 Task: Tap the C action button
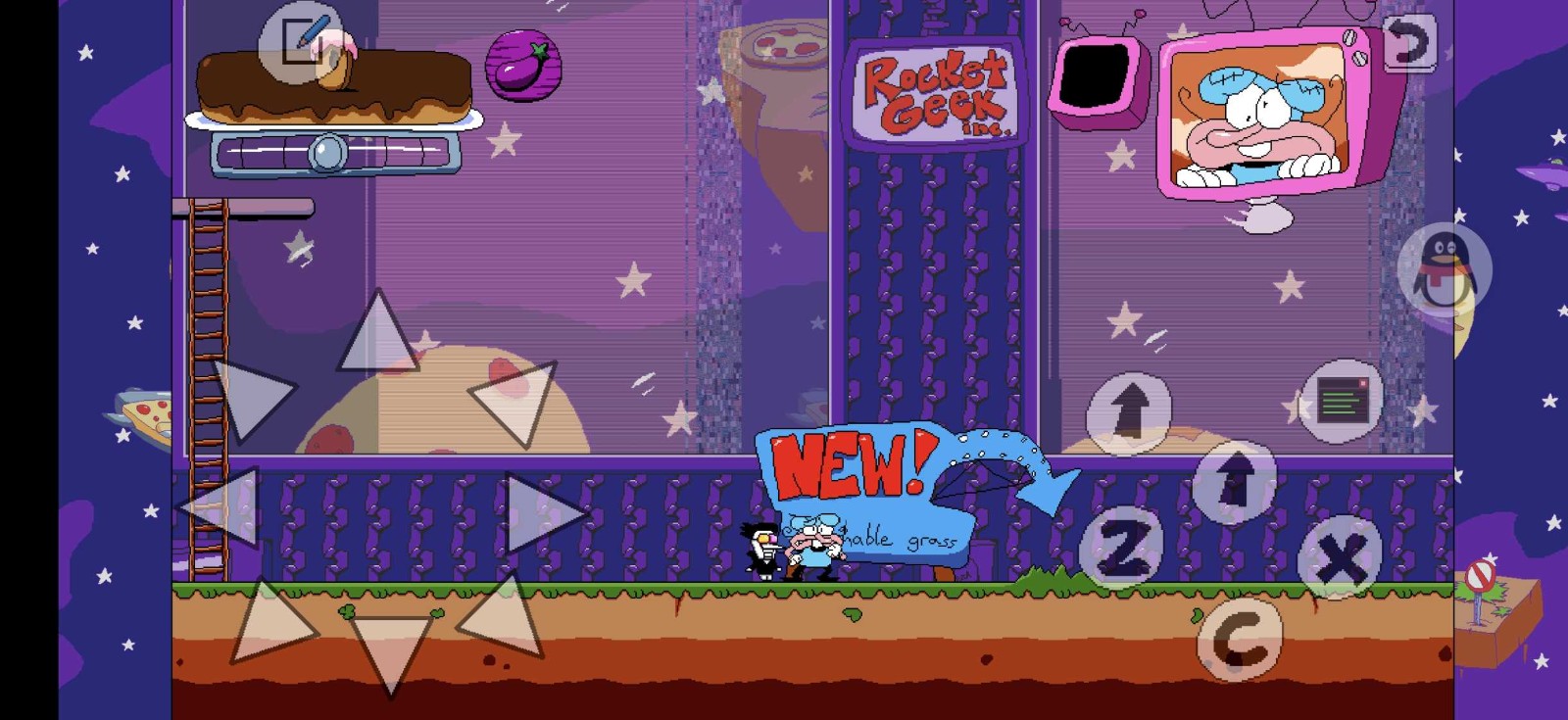tap(1240, 639)
